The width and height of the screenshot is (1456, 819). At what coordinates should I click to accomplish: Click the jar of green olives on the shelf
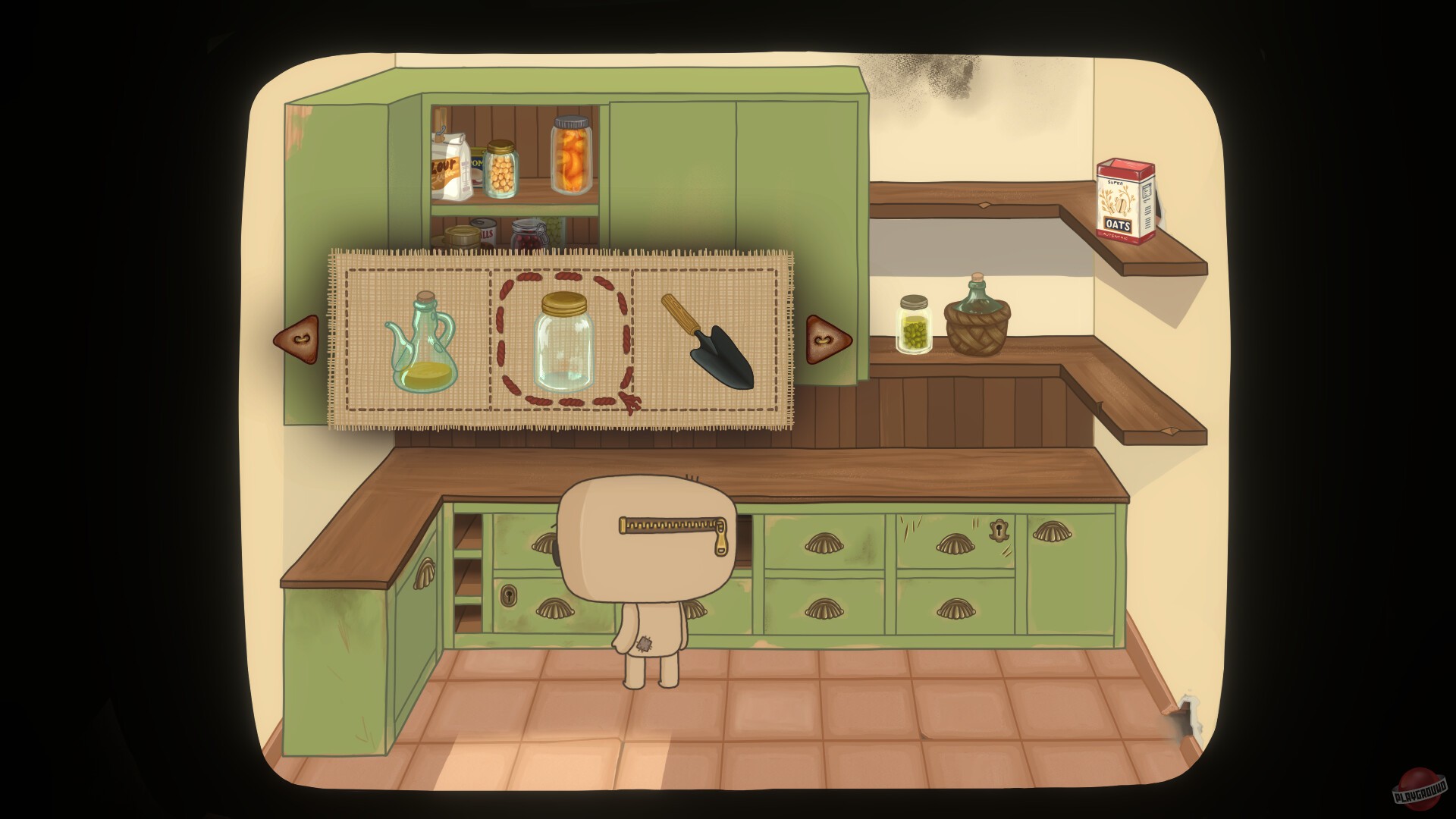point(915,322)
